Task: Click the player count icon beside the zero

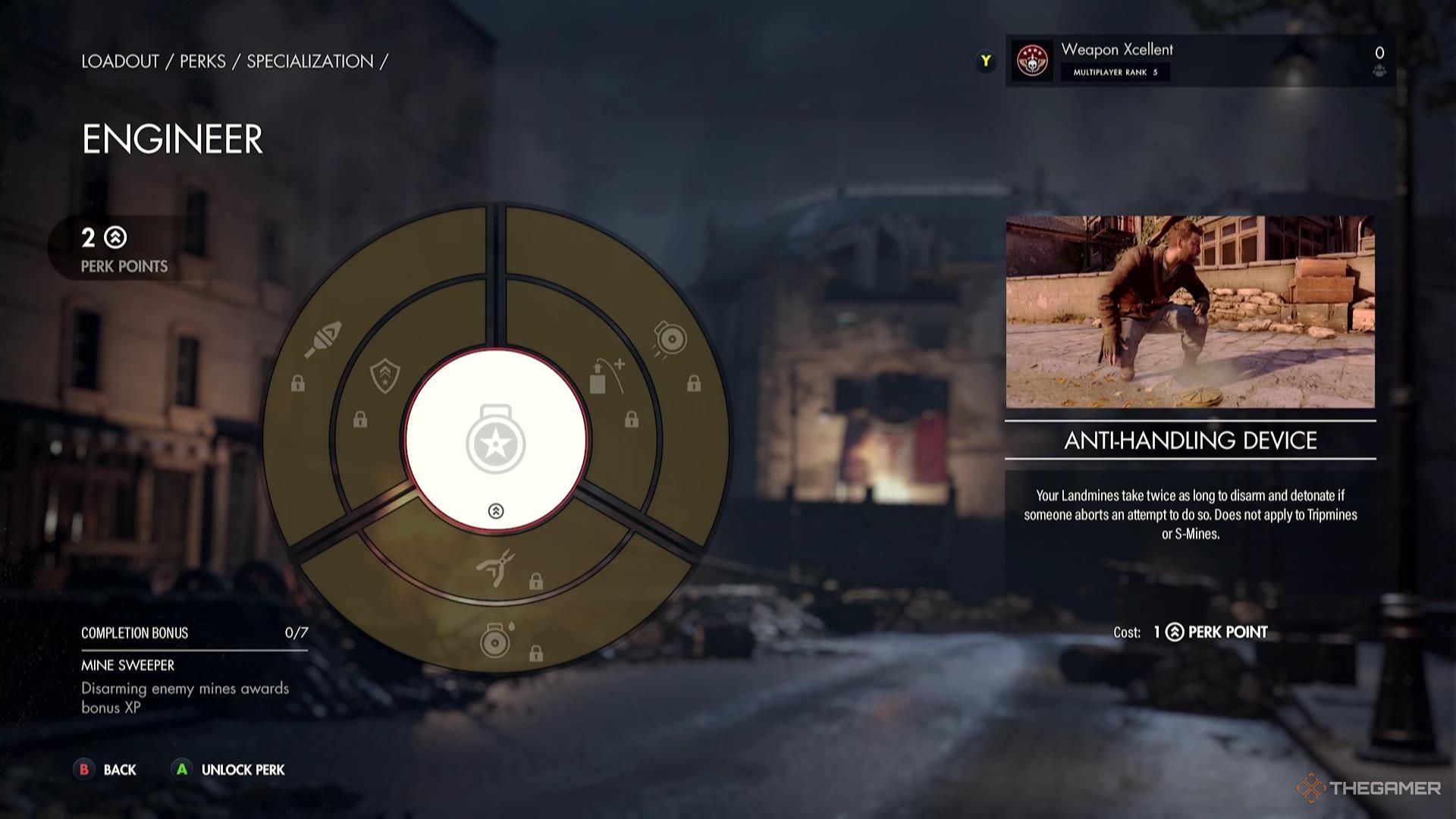Action: click(1380, 71)
